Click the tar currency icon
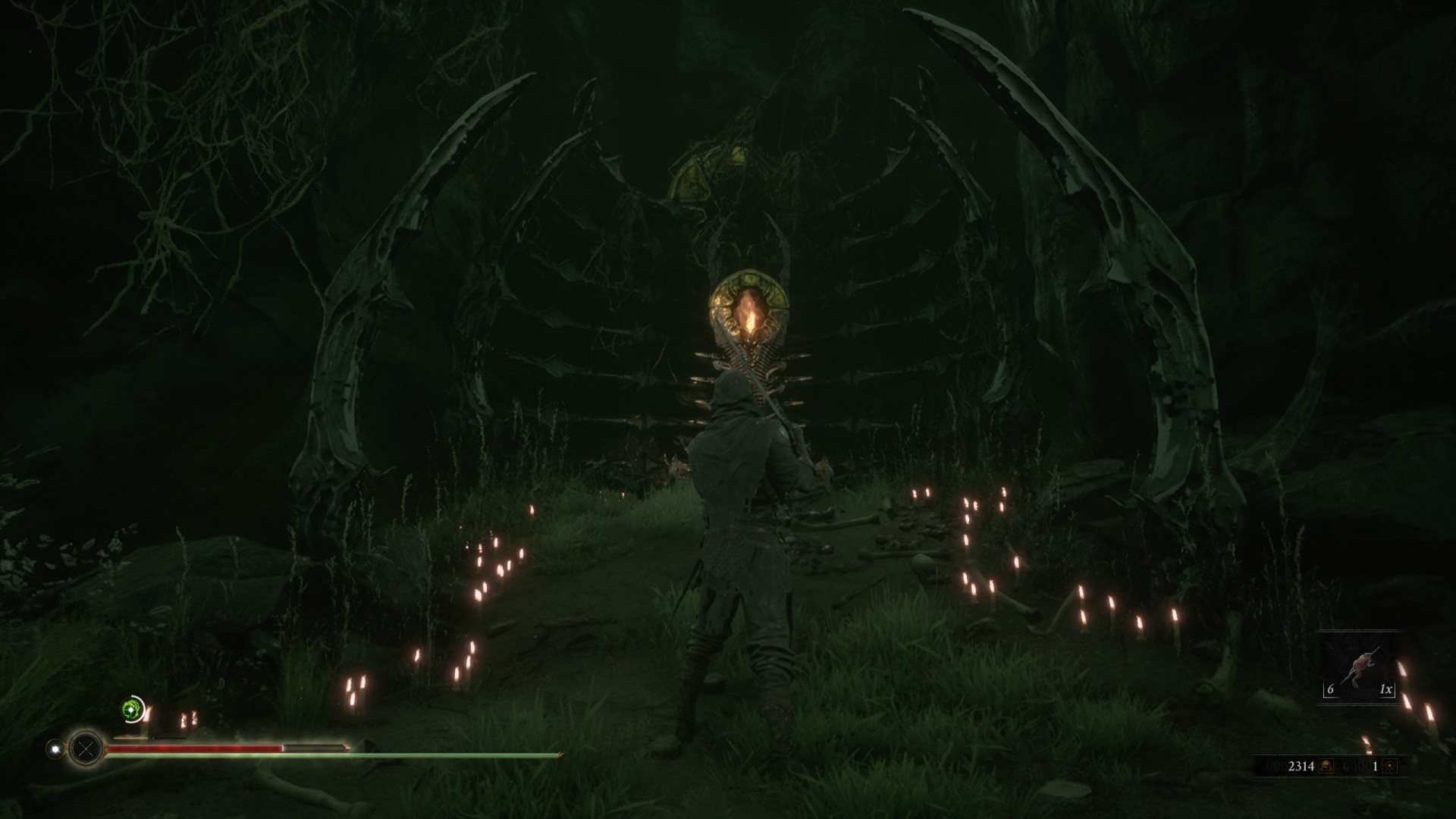Viewport: 1456px width, 819px height. click(x=1326, y=767)
